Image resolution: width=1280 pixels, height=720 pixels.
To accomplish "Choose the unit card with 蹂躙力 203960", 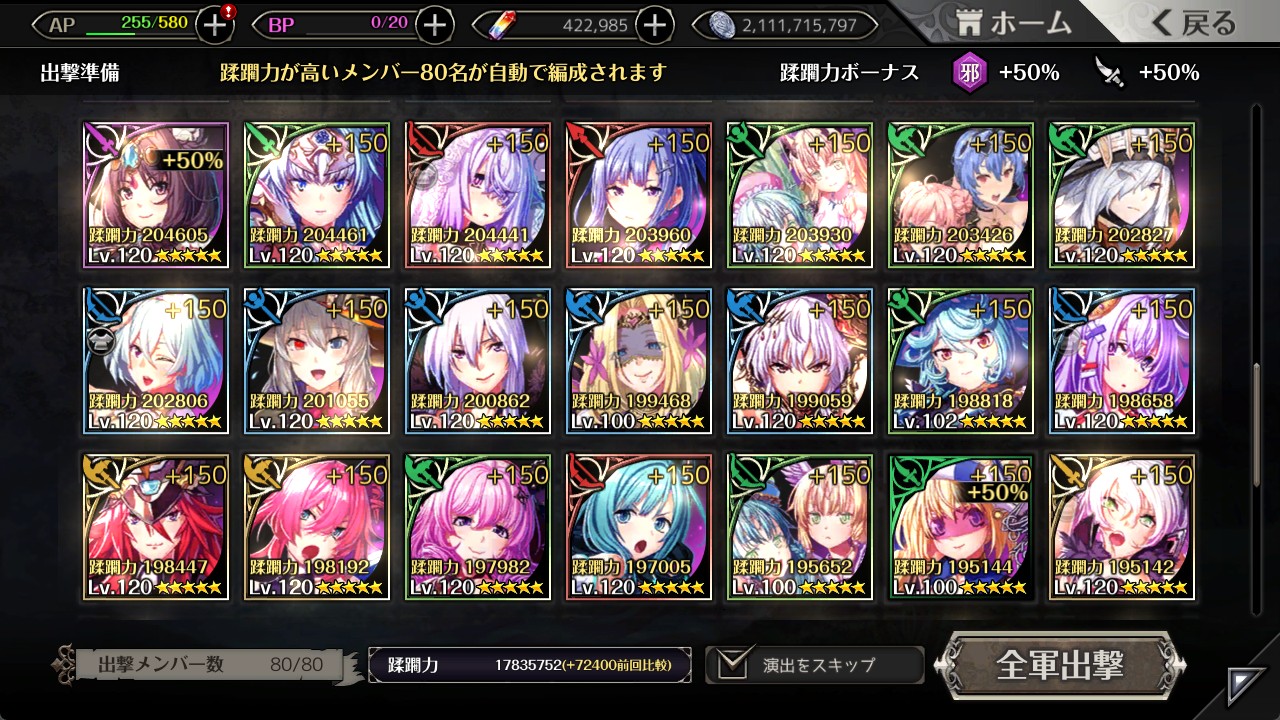I will point(639,195).
